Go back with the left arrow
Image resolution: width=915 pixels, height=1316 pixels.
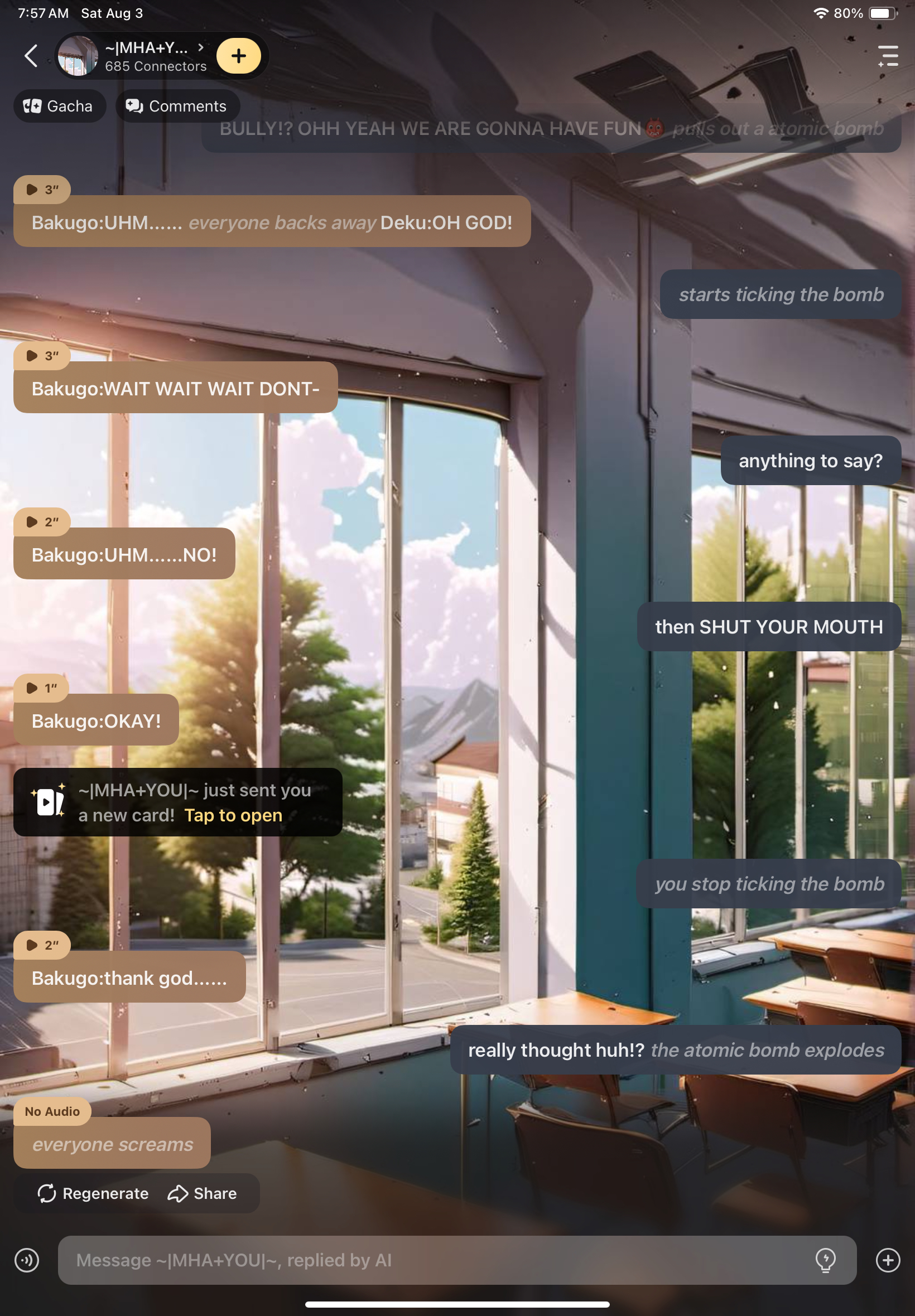coord(31,56)
